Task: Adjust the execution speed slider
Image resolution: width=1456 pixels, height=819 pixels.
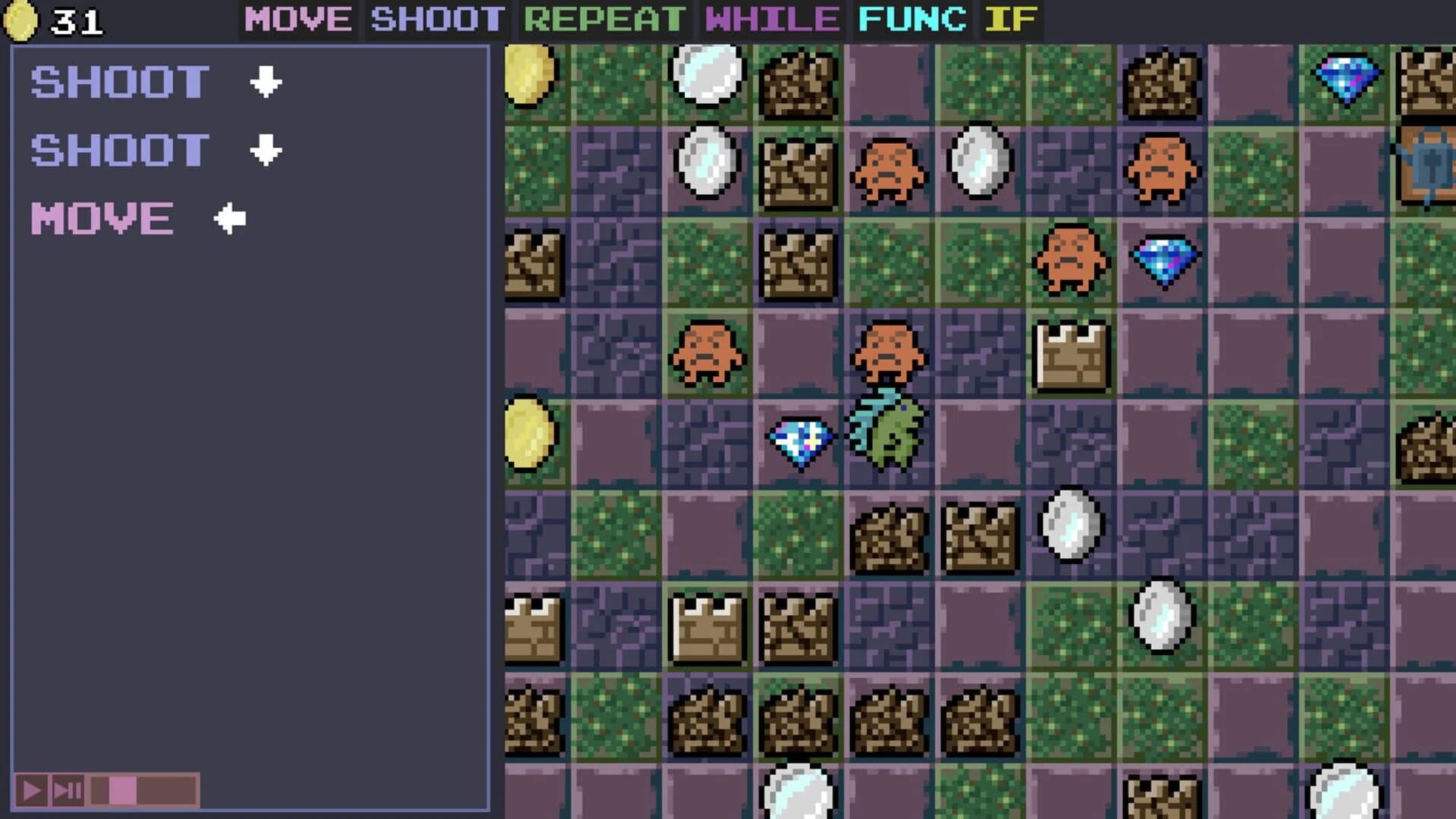Action: [121, 789]
